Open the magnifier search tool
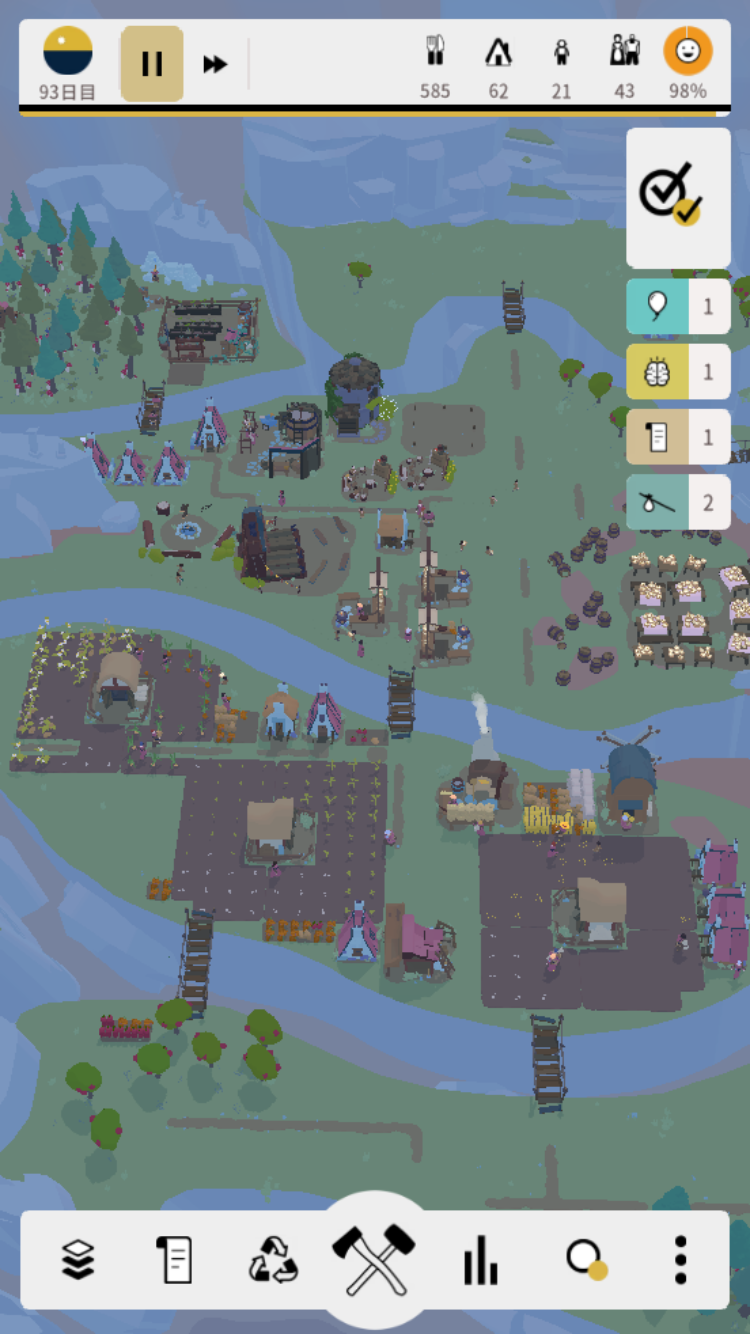This screenshot has width=750, height=1334. tap(584, 1259)
